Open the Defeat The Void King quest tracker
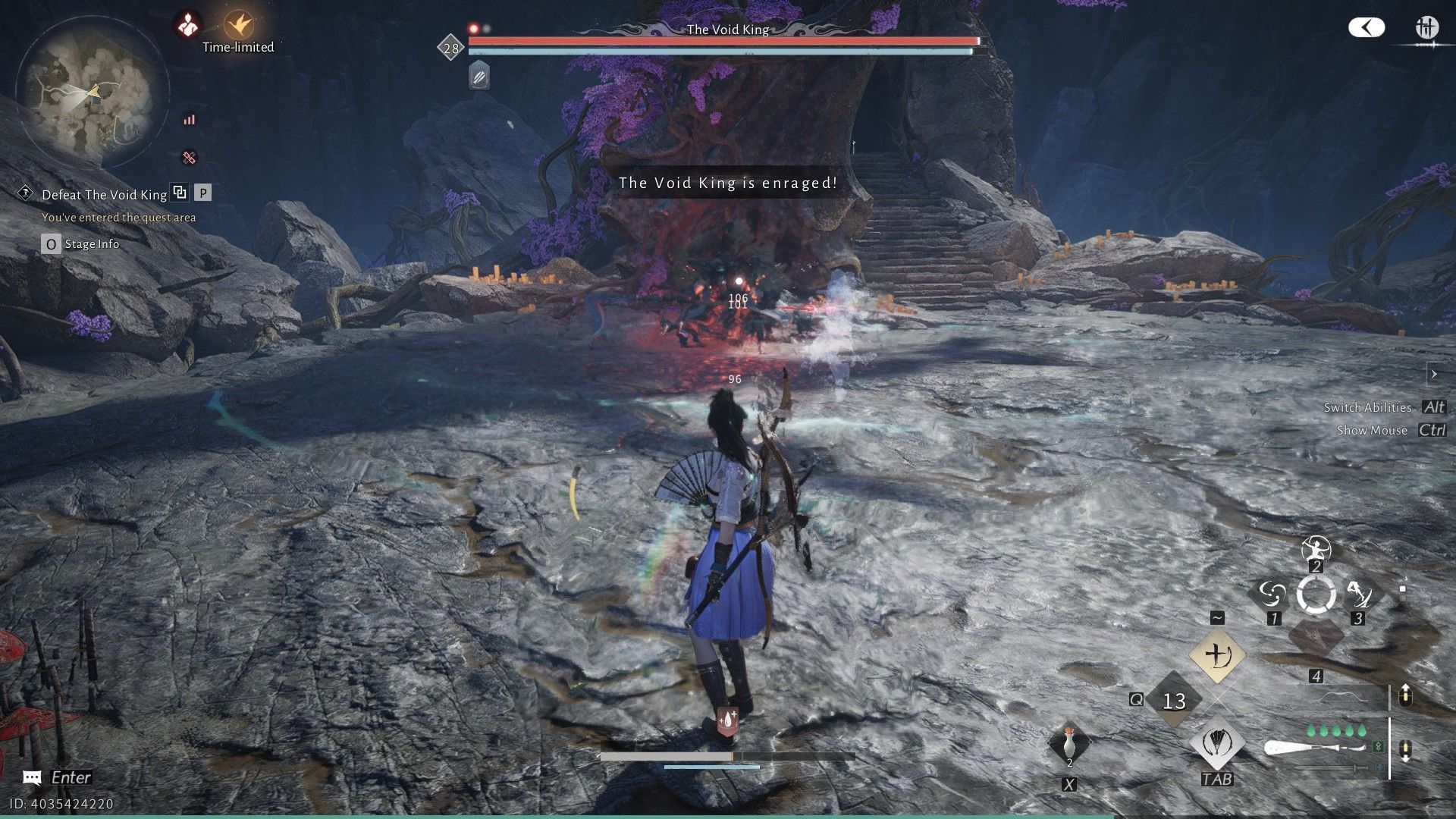Screen dimensions: 1456x819 tap(104, 195)
